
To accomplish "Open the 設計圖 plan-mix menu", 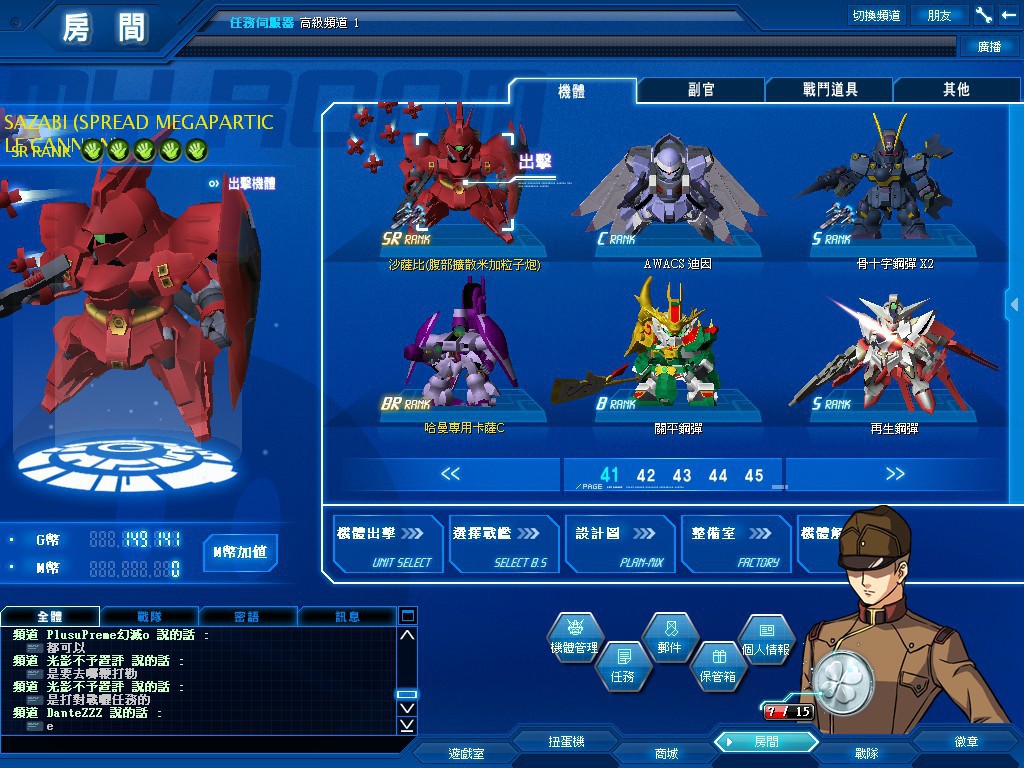I will (x=620, y=545).
